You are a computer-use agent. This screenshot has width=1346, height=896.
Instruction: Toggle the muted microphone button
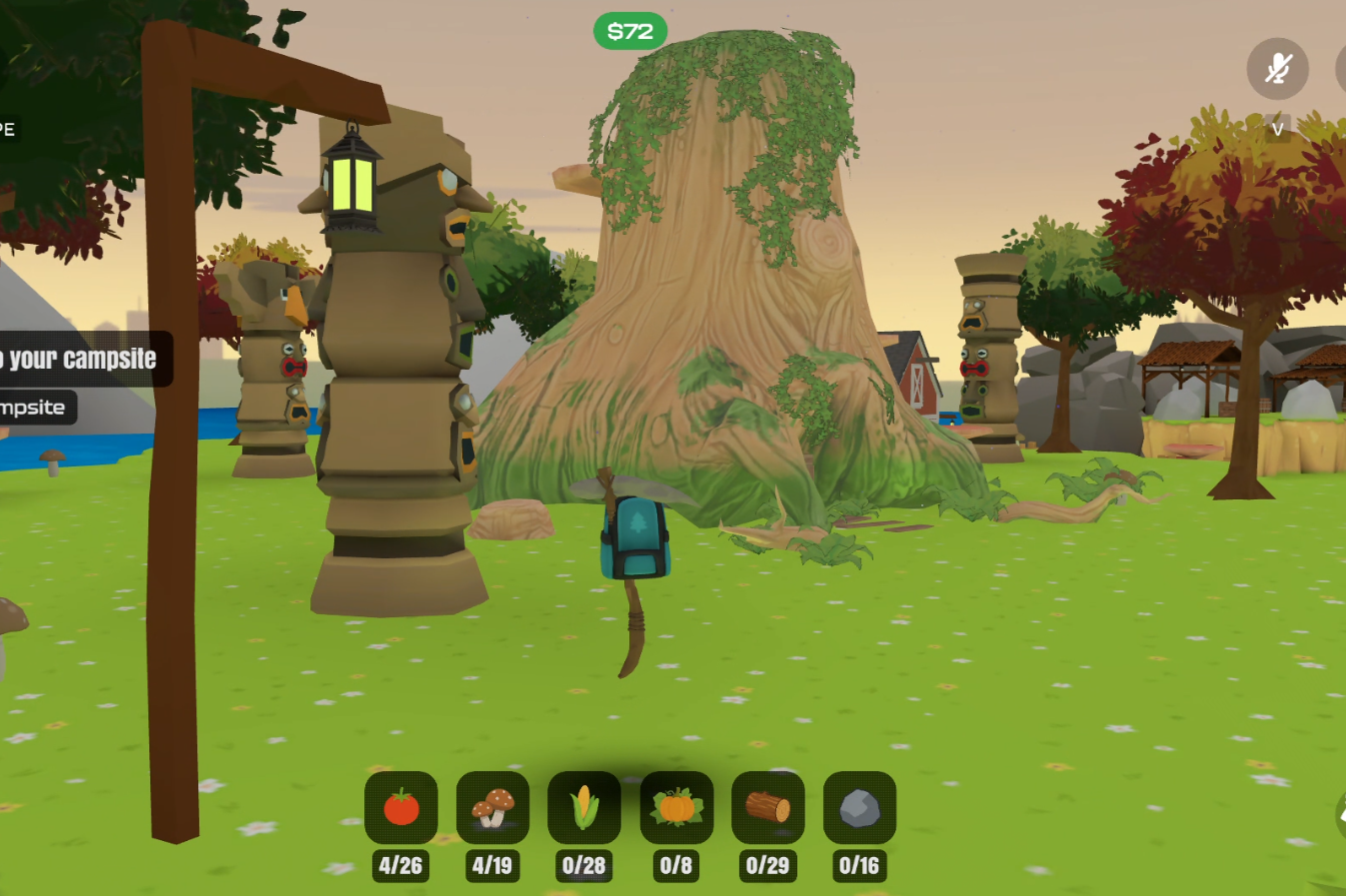[x=1277, y=69]
